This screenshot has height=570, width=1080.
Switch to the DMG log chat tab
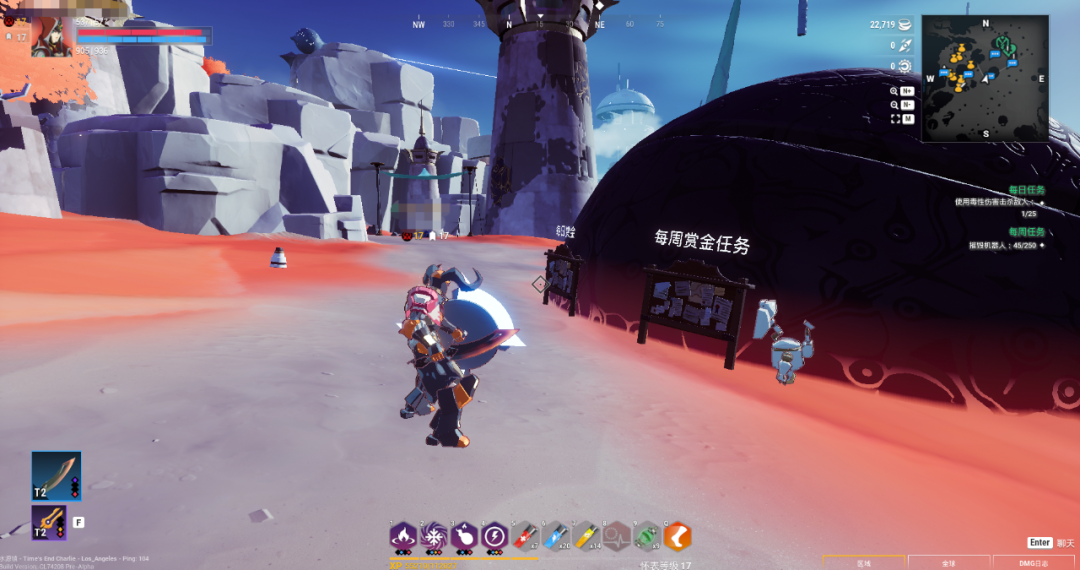(1034, 563)
